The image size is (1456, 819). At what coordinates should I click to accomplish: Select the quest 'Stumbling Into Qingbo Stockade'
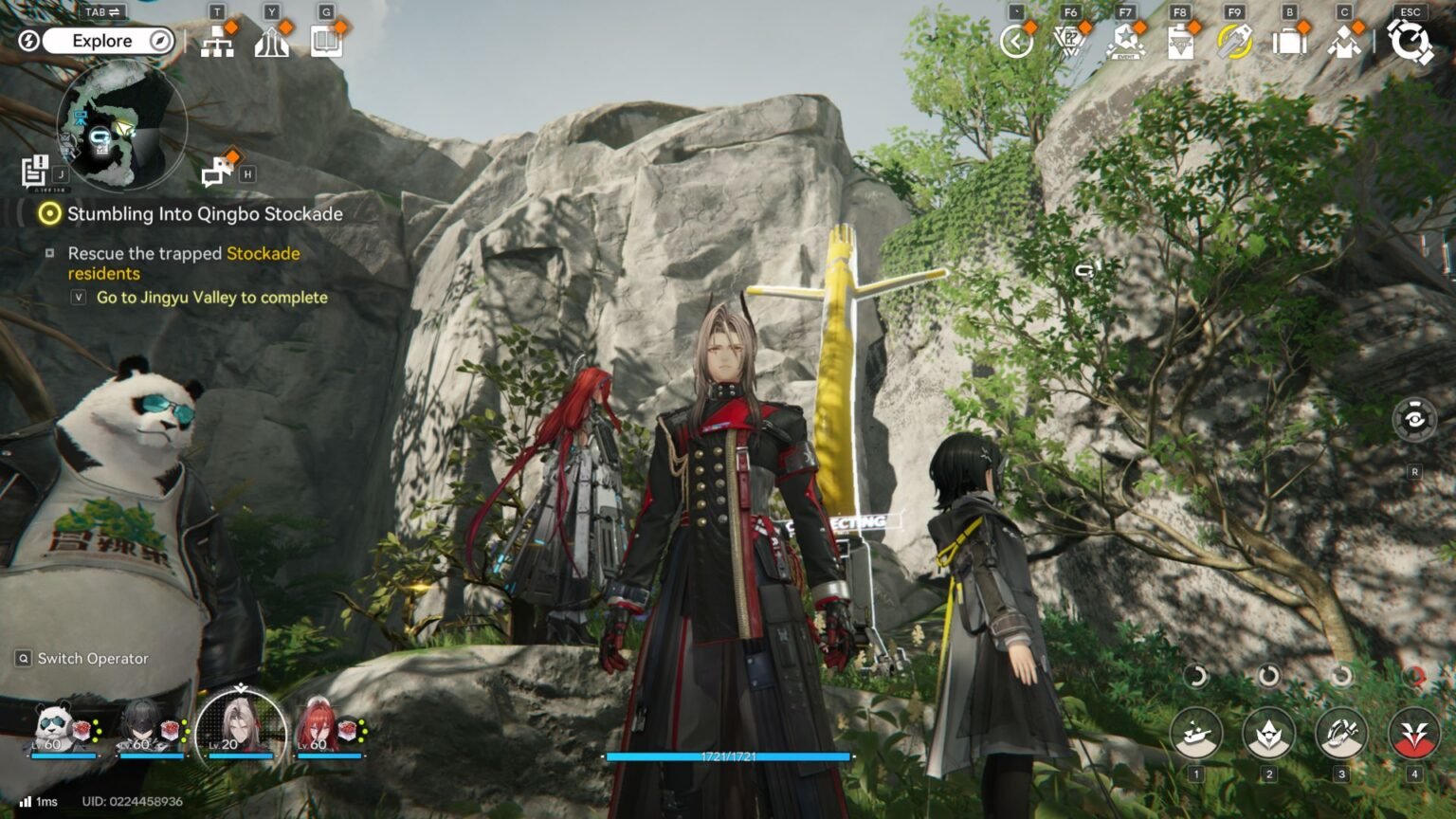pyautogui.click(x=205, y=214)
